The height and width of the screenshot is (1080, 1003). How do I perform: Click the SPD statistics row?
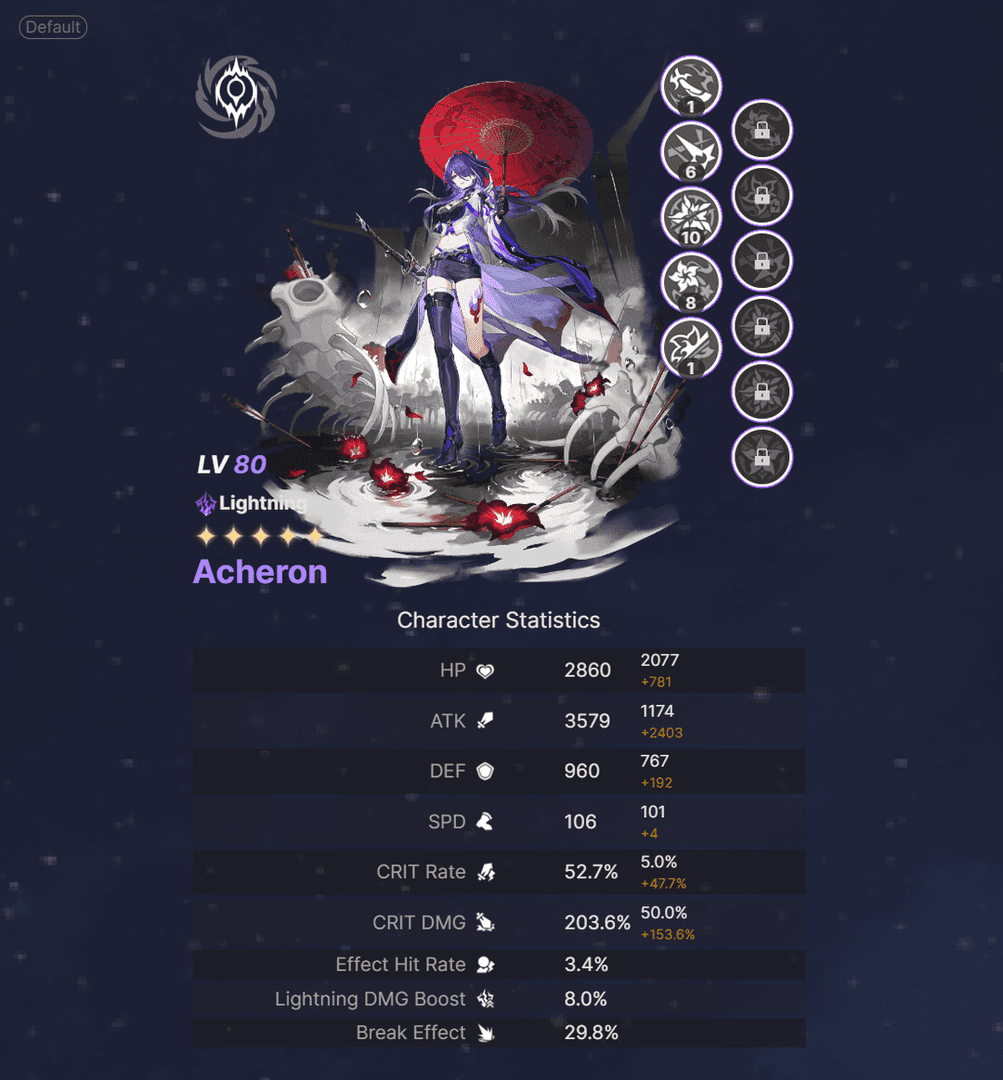click(x=498, y=822)
